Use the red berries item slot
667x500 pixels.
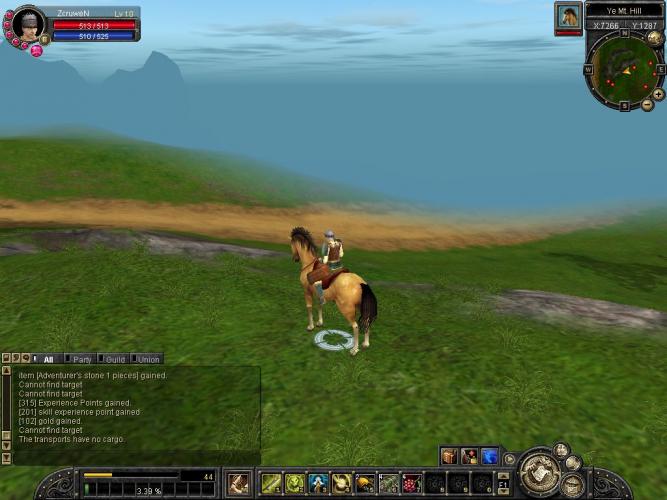tap(412, 484)
